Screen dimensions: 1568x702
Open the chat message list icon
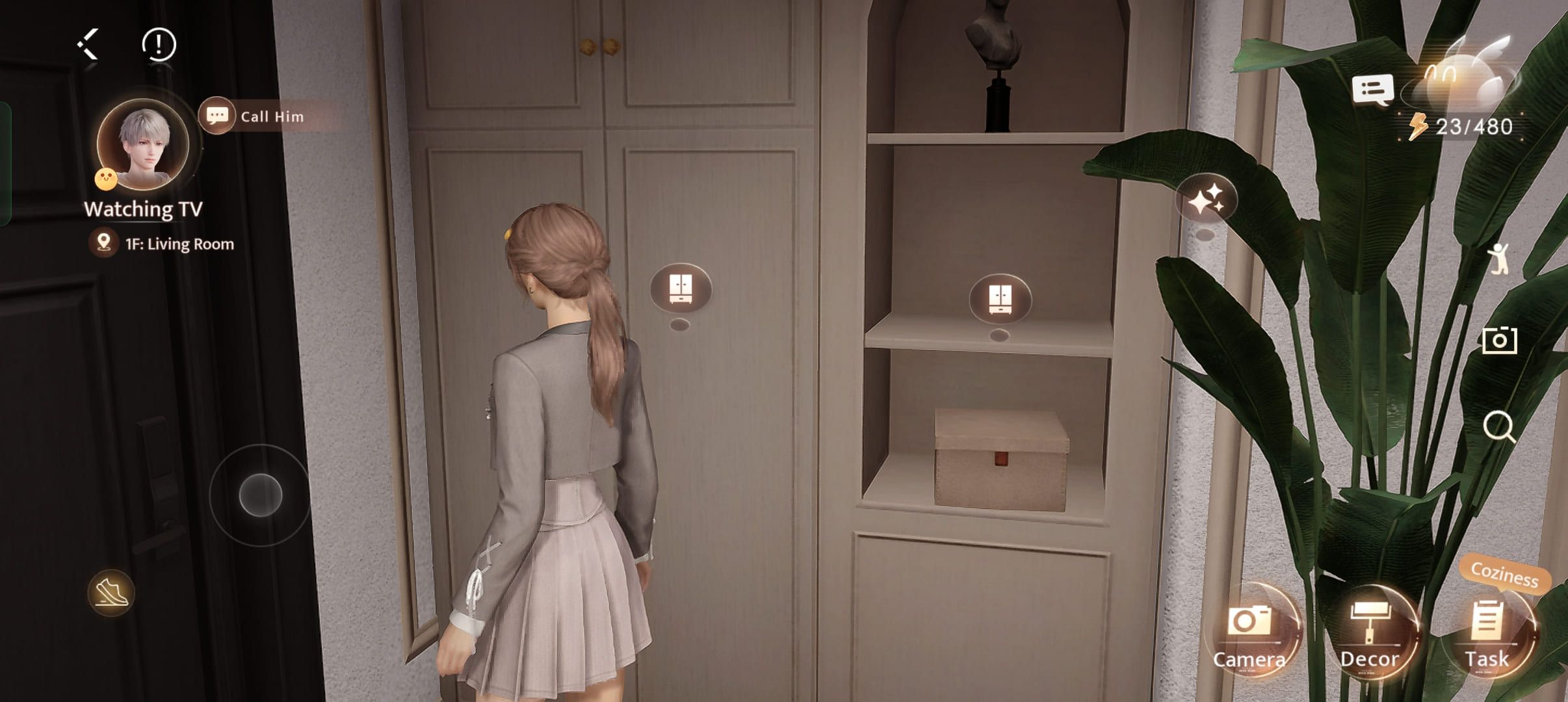(1372, 90)
